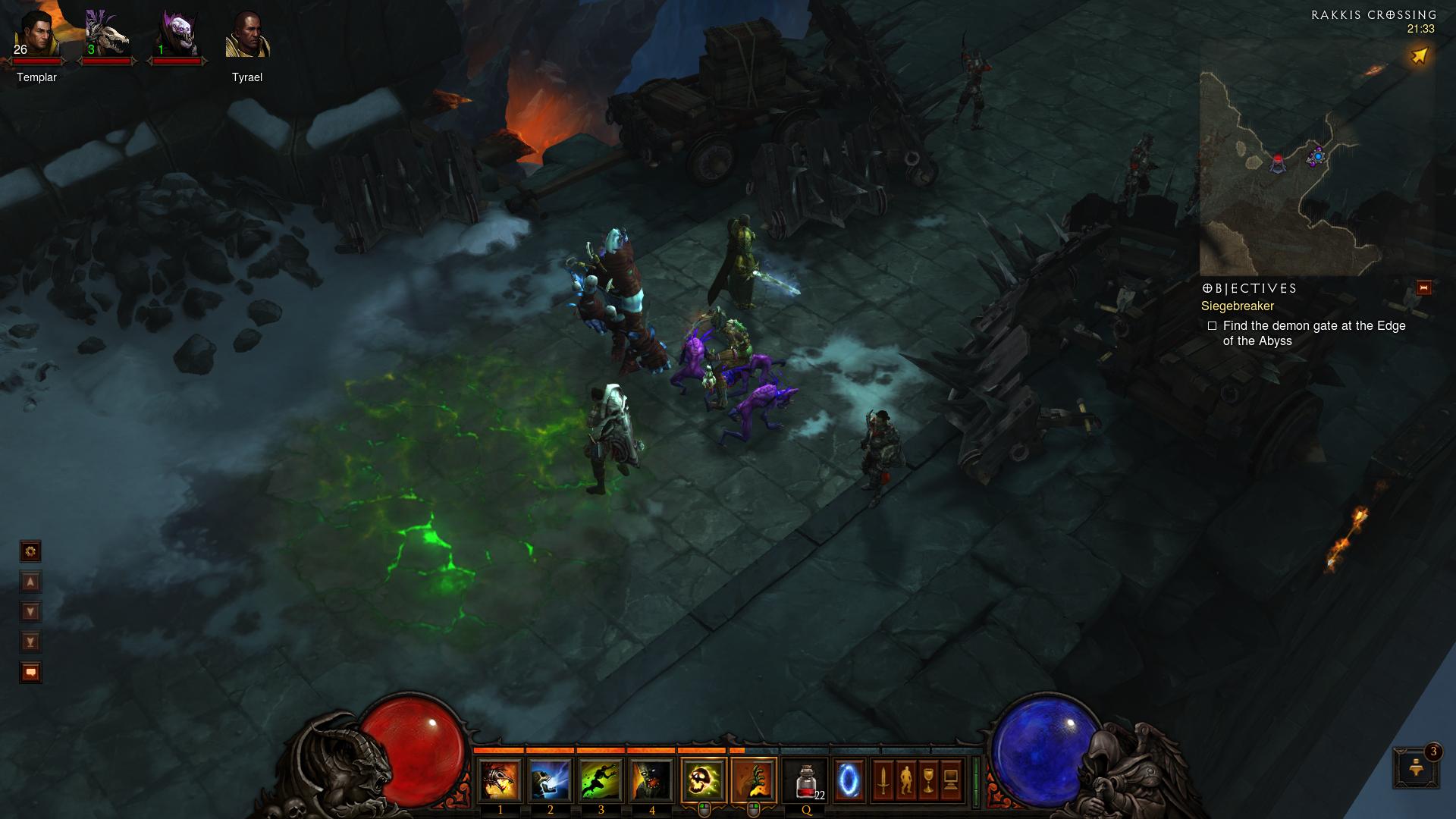Cast the blue screaming skull skill
The image size is (1456, 819).
(x=551, y=781)
